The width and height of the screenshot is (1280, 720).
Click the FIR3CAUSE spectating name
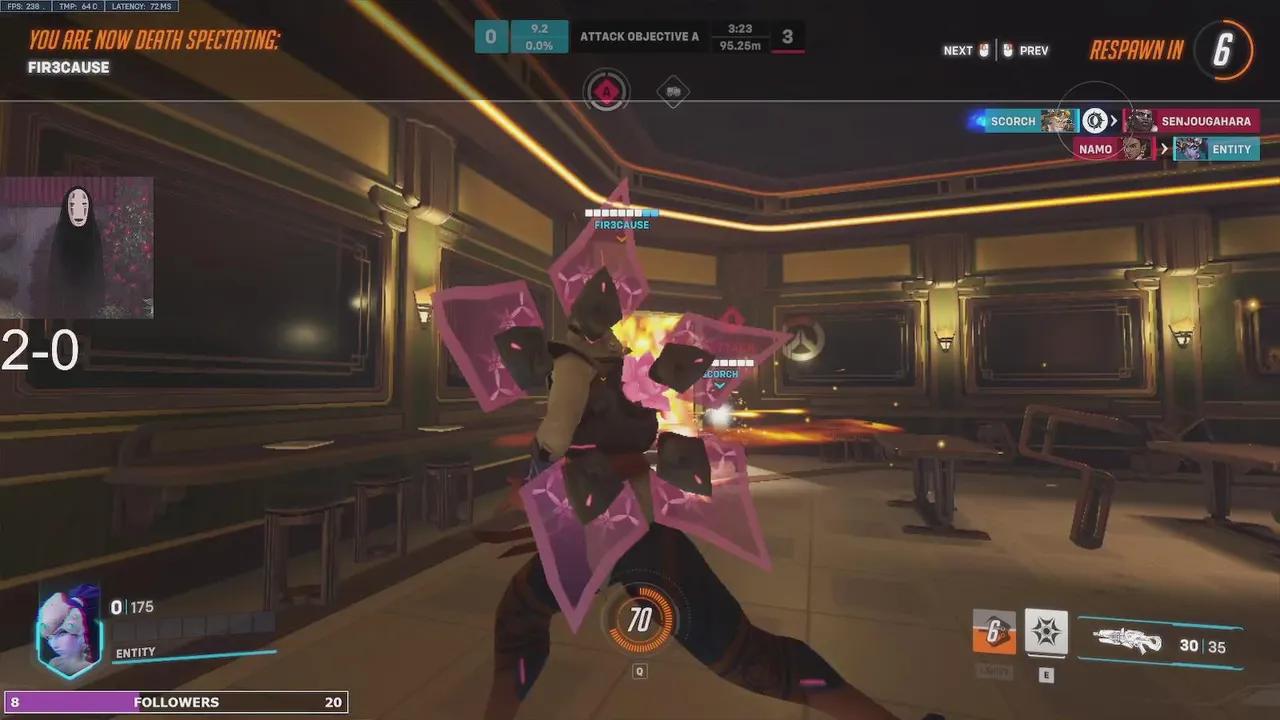pos(68,67)
